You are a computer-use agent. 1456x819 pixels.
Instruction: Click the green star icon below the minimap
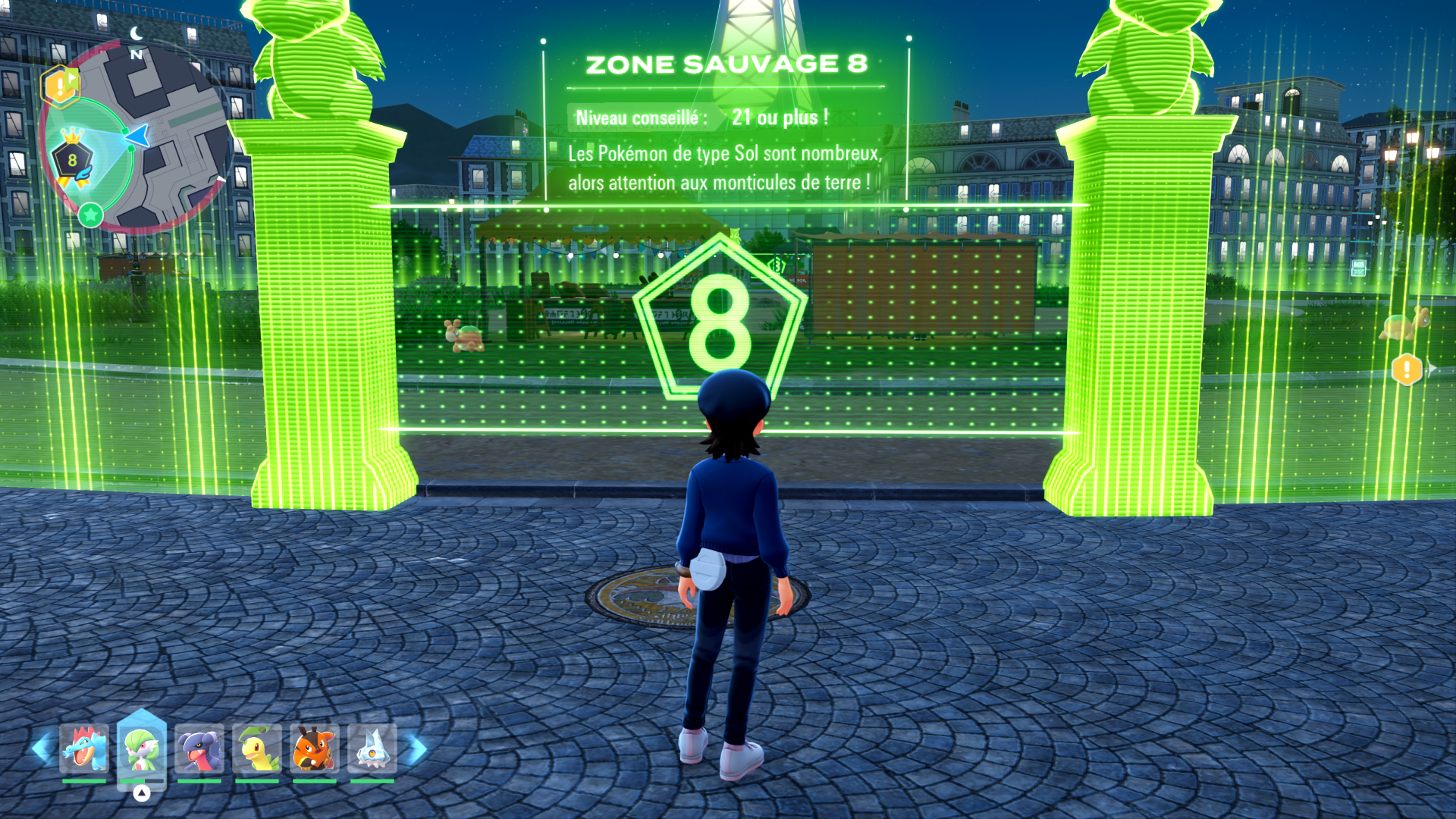coord(91,214)
